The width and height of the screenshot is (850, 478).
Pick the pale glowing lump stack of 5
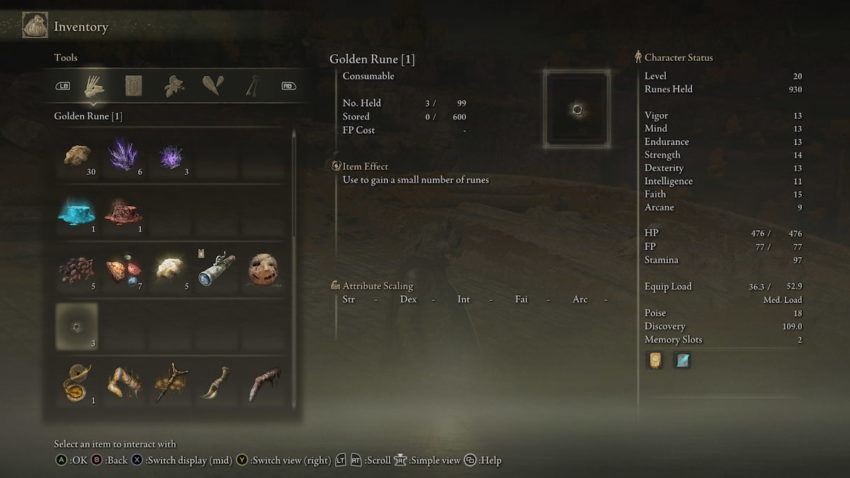click(x=169, y=268)
